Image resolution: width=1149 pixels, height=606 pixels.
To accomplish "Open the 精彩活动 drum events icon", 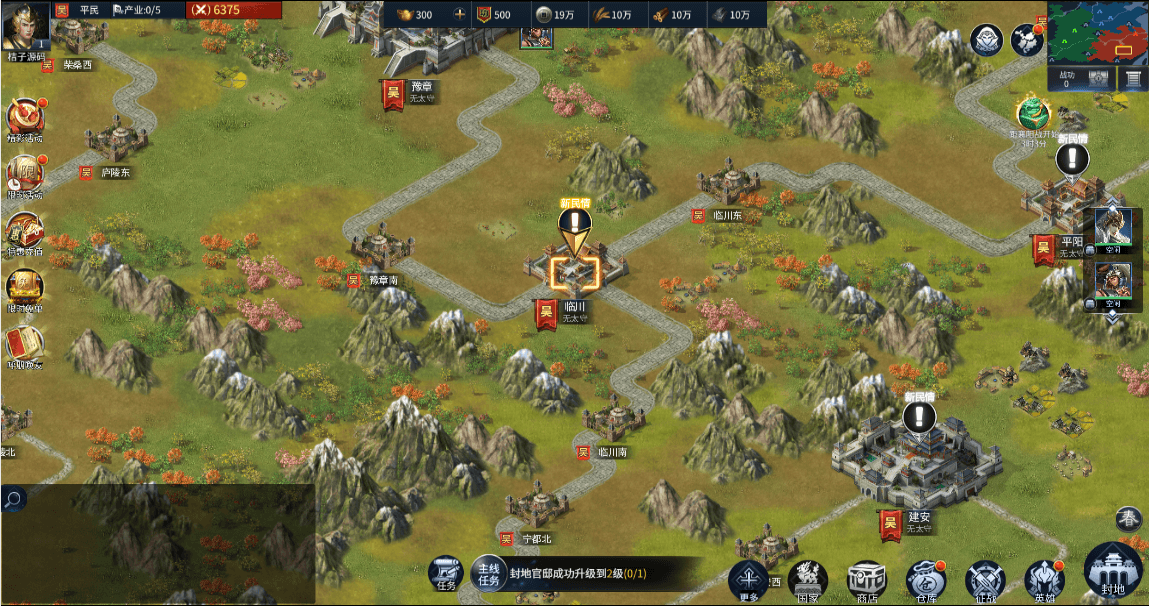I will [x=25, y=118].
